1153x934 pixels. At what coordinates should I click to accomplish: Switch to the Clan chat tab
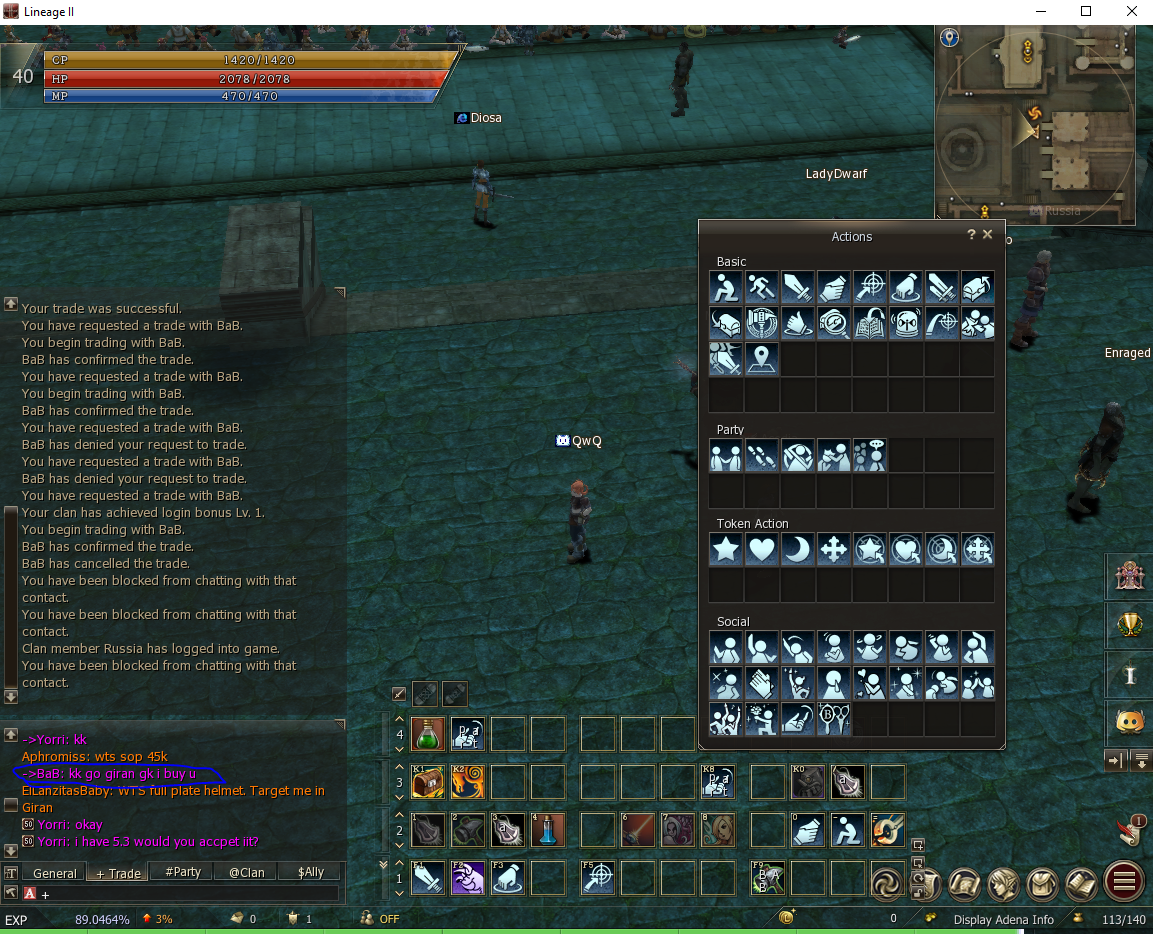[246, 872]
